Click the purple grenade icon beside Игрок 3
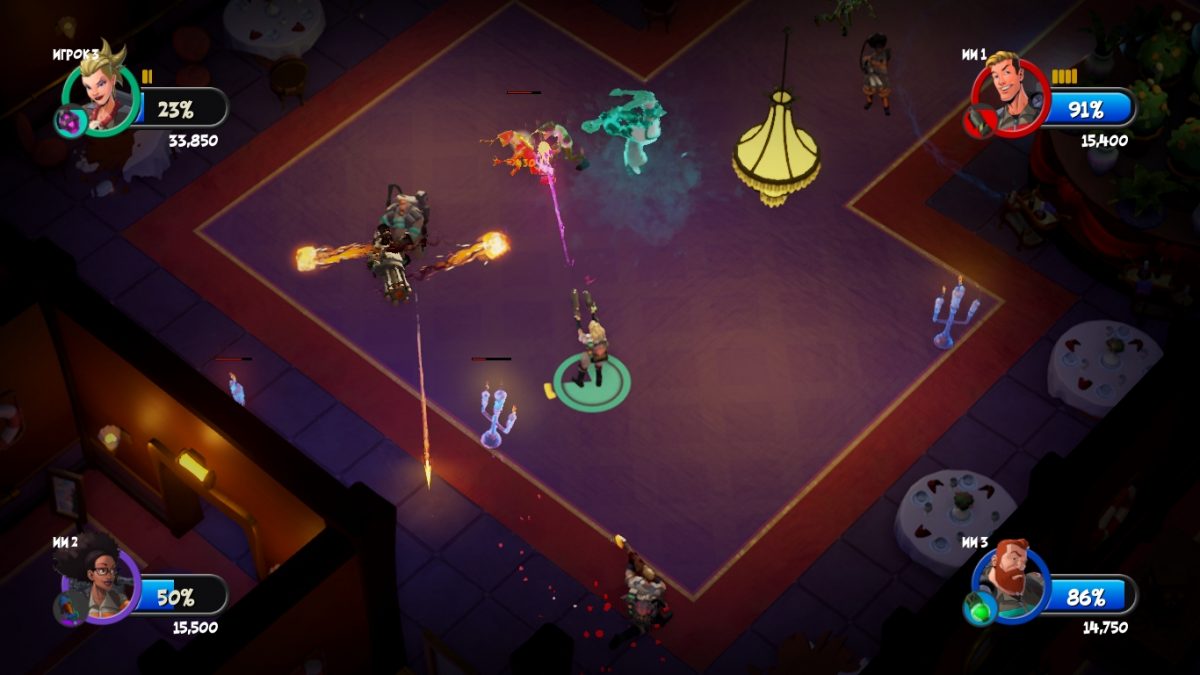1200x675 pixels. 68,122
